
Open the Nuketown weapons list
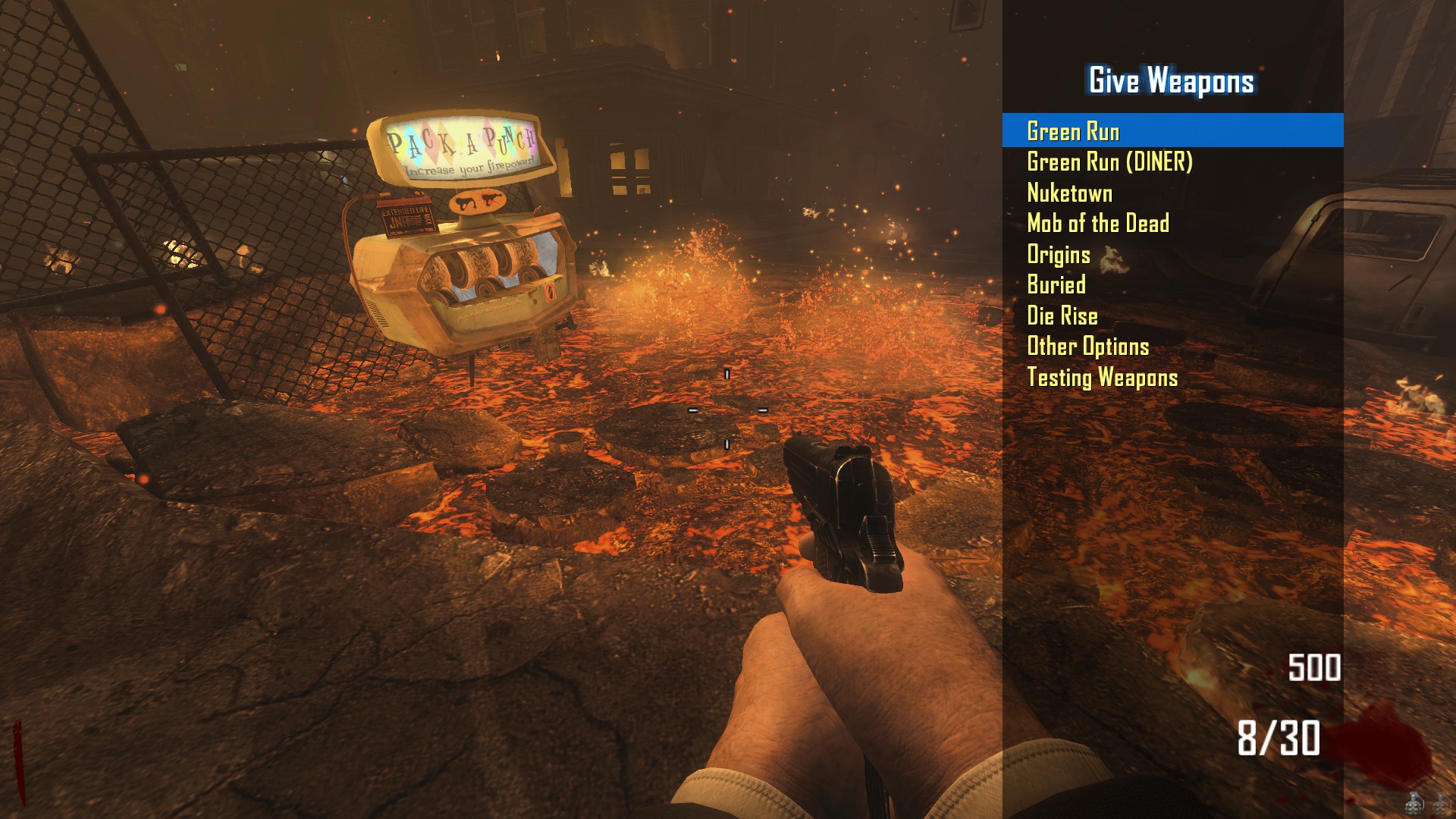[x=1069, y=193]
